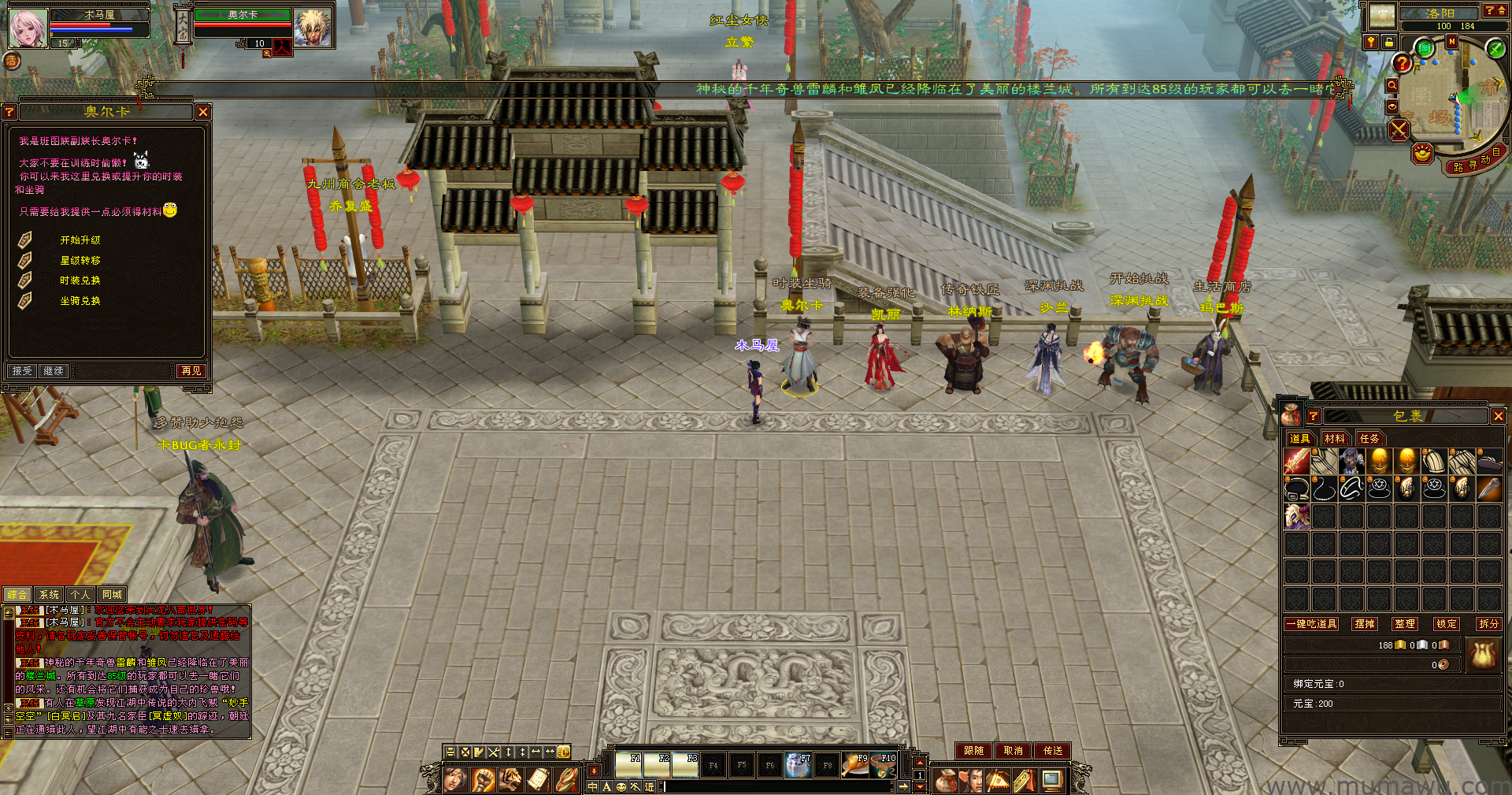
Task: Close the 包裹 inventory panel
Action: [x=1498, y=416]
